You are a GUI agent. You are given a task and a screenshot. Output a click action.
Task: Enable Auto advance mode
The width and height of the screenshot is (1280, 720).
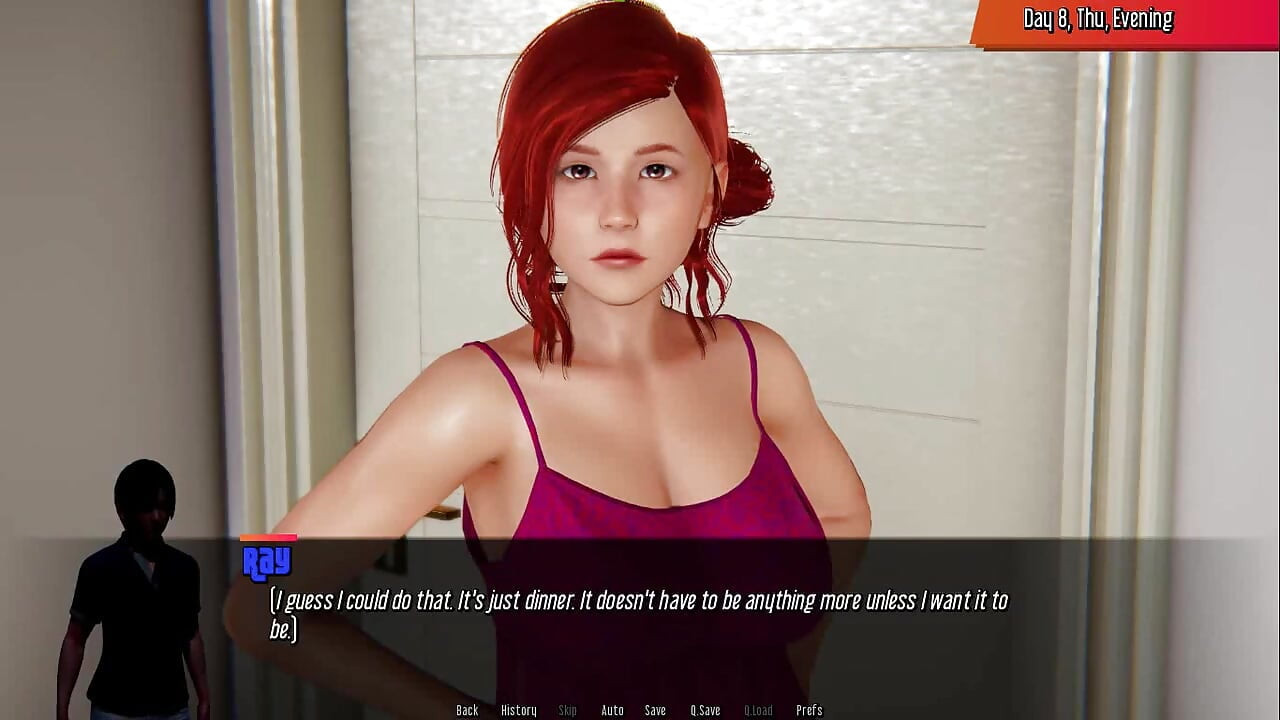[x=612, y=710]
